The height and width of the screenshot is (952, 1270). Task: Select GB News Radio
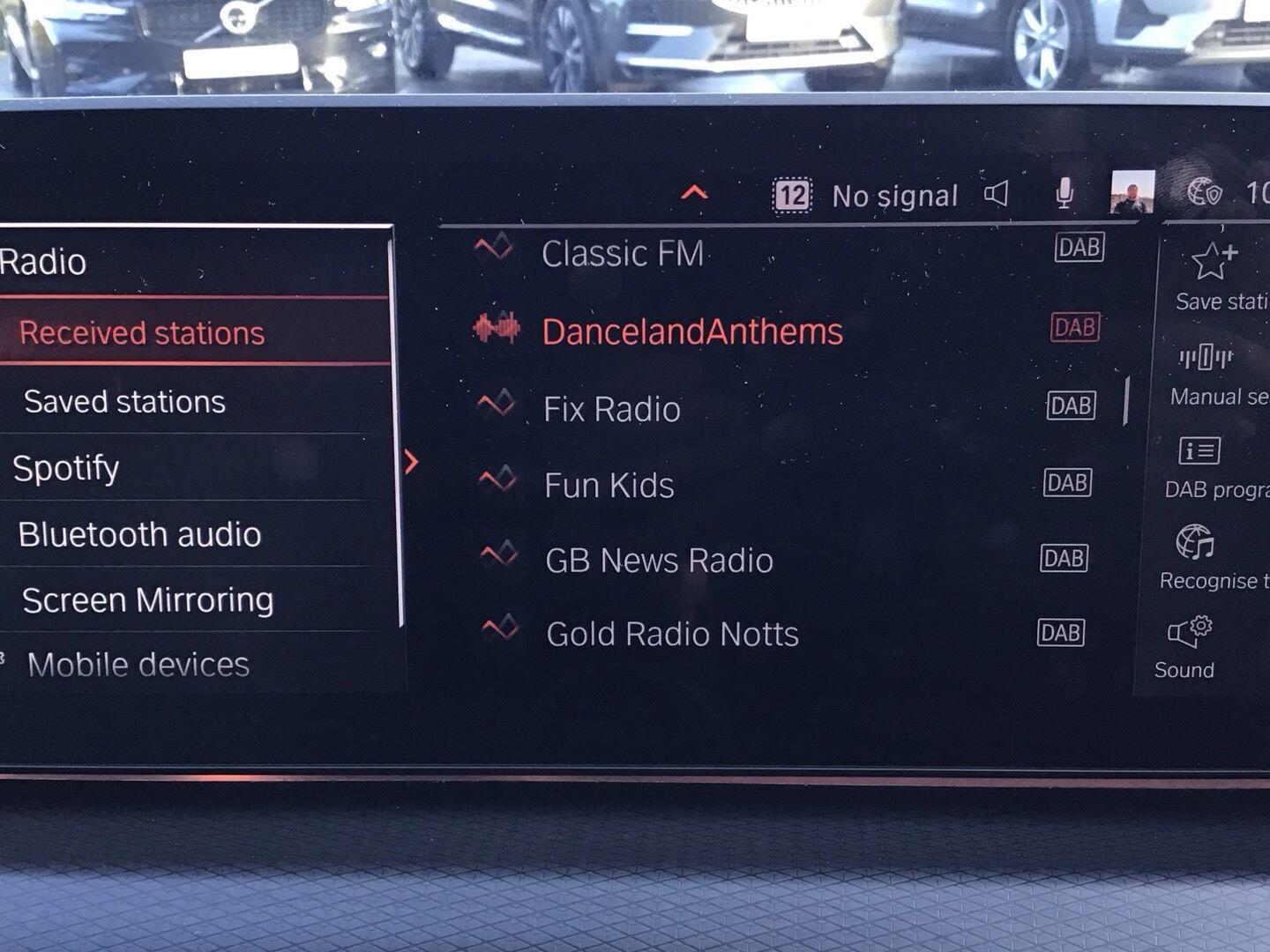point(659,561)
